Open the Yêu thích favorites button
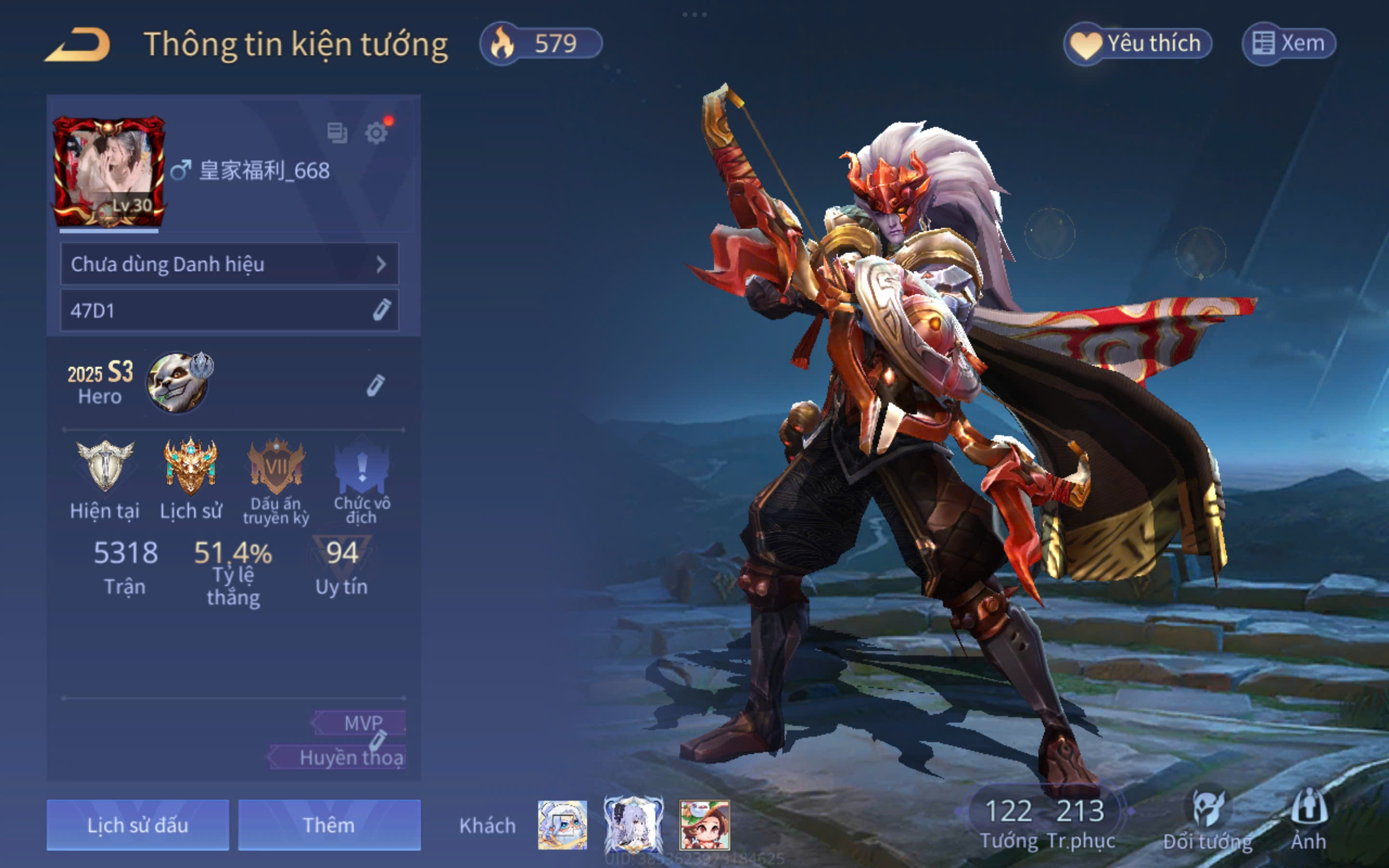Image resolution: width=1389 pixels, height=868 pixels. pos(1138,43)
